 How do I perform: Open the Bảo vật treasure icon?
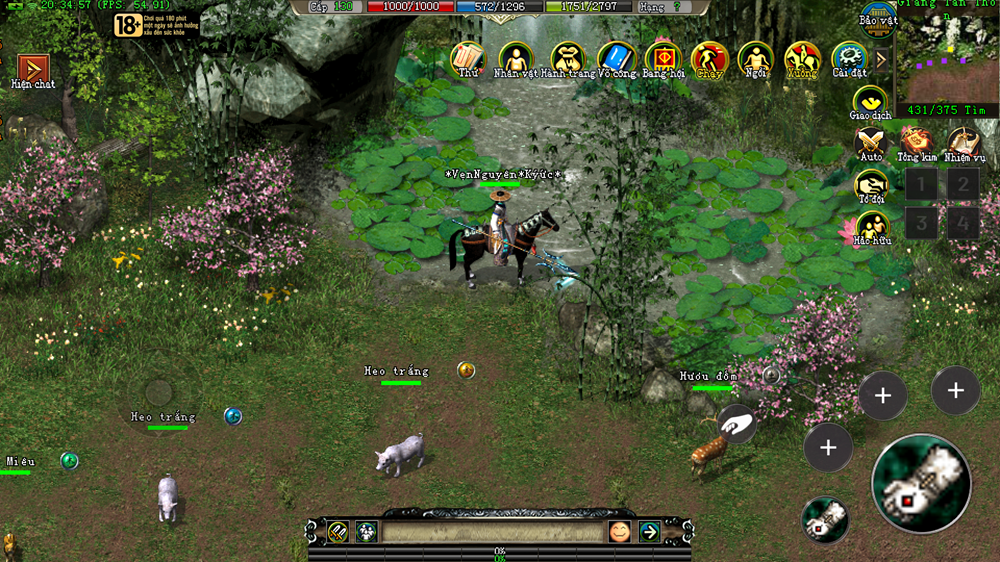pyautogui.click(x=877, y=18)
